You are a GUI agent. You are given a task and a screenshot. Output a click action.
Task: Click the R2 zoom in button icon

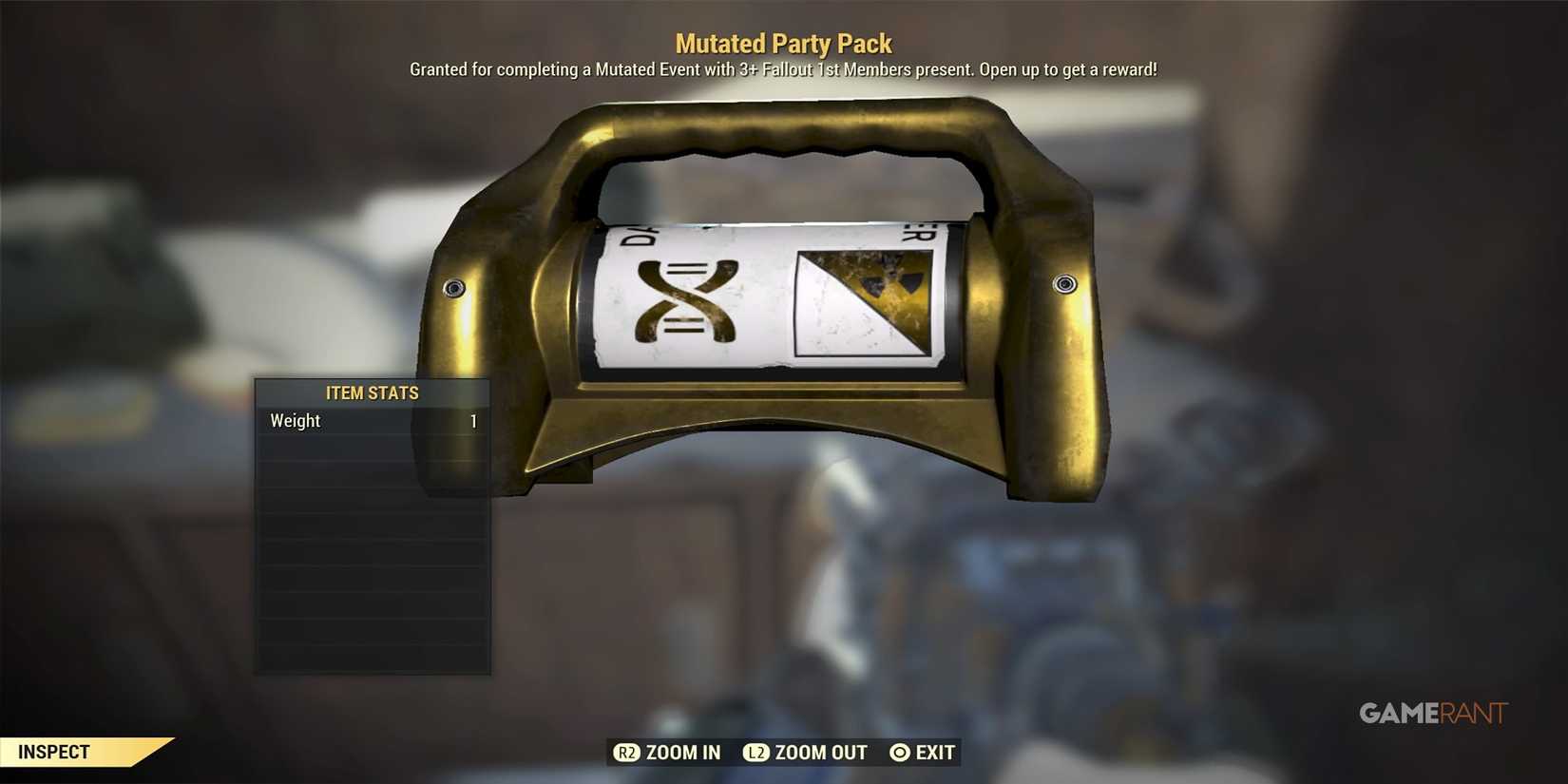[x=627, y=753]
